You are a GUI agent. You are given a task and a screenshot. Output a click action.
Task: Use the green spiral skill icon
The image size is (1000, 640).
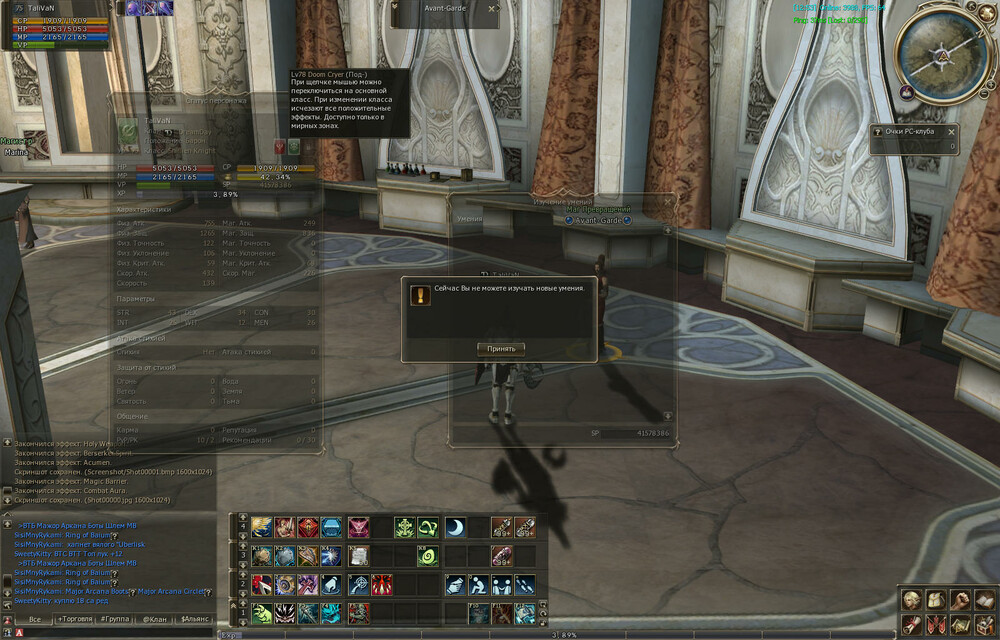pyautogui.click(x=428, y=556)
